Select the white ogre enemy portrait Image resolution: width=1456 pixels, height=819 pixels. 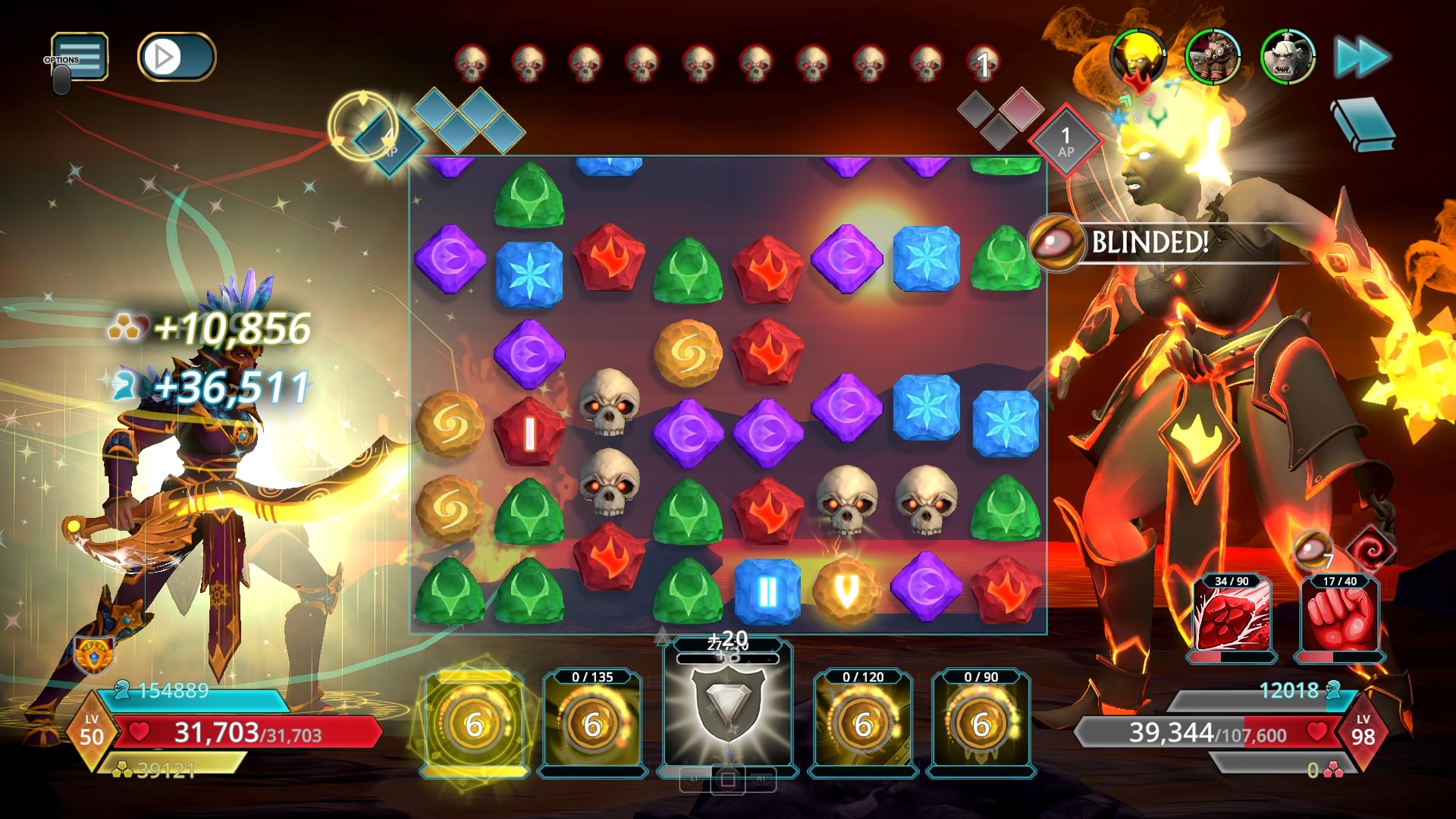click(x=1287, y=57)
